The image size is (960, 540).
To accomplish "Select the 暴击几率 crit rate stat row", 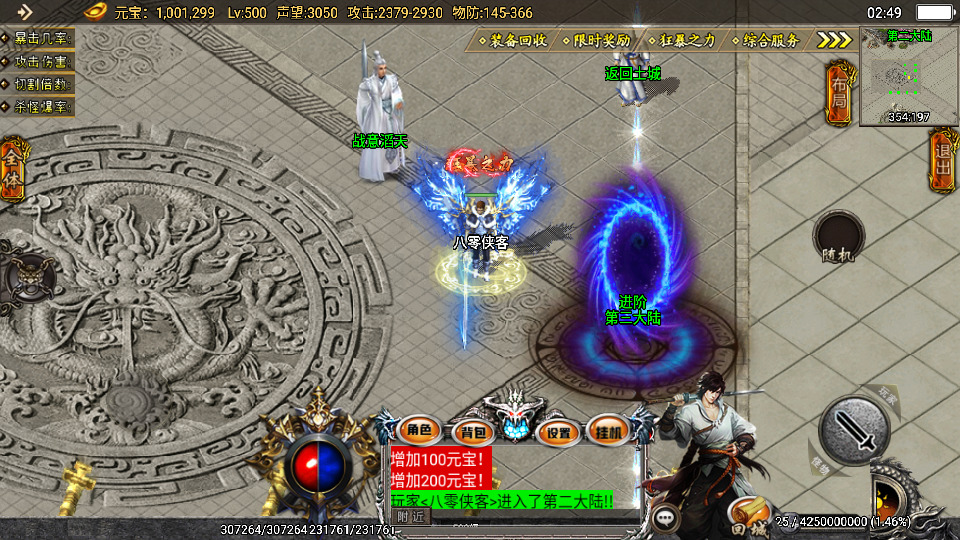I will pos(38,40).
